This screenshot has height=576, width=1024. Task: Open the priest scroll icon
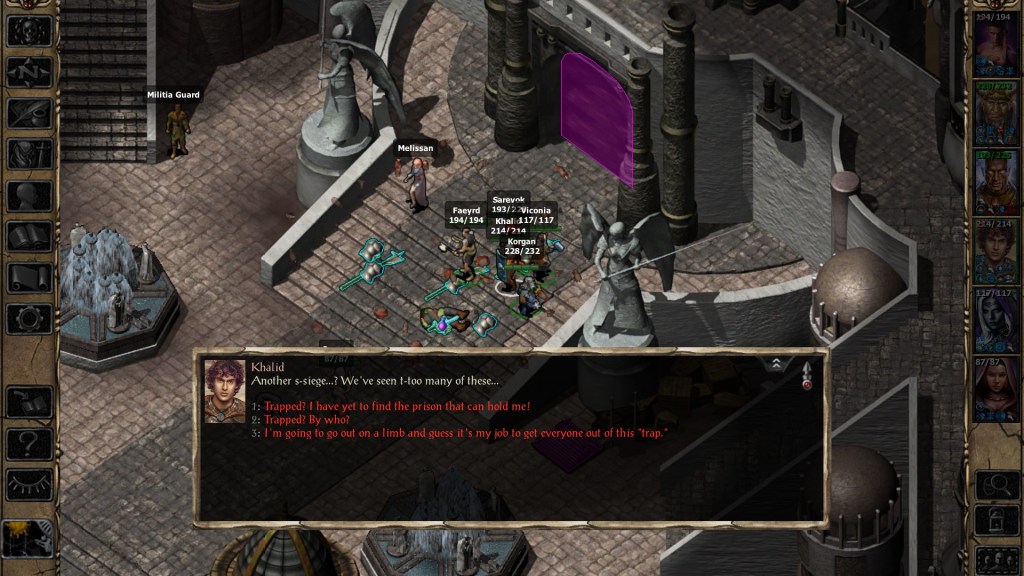[x=29, y=278]
